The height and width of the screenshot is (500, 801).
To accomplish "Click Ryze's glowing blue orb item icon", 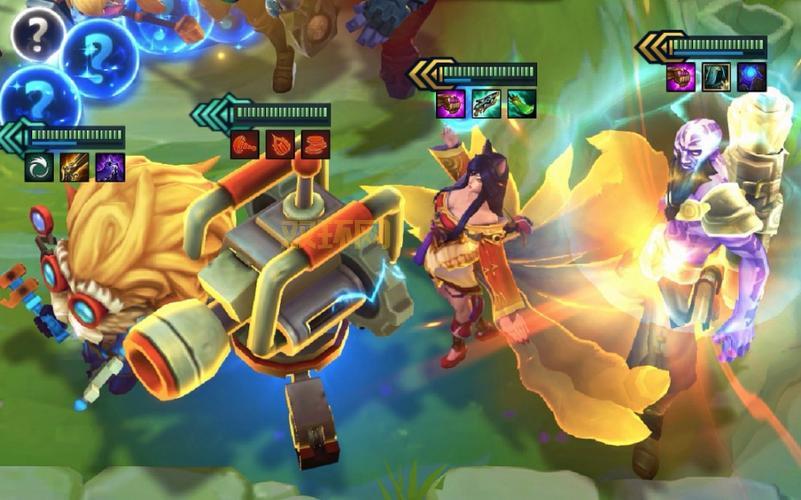I will coord(751,77).
